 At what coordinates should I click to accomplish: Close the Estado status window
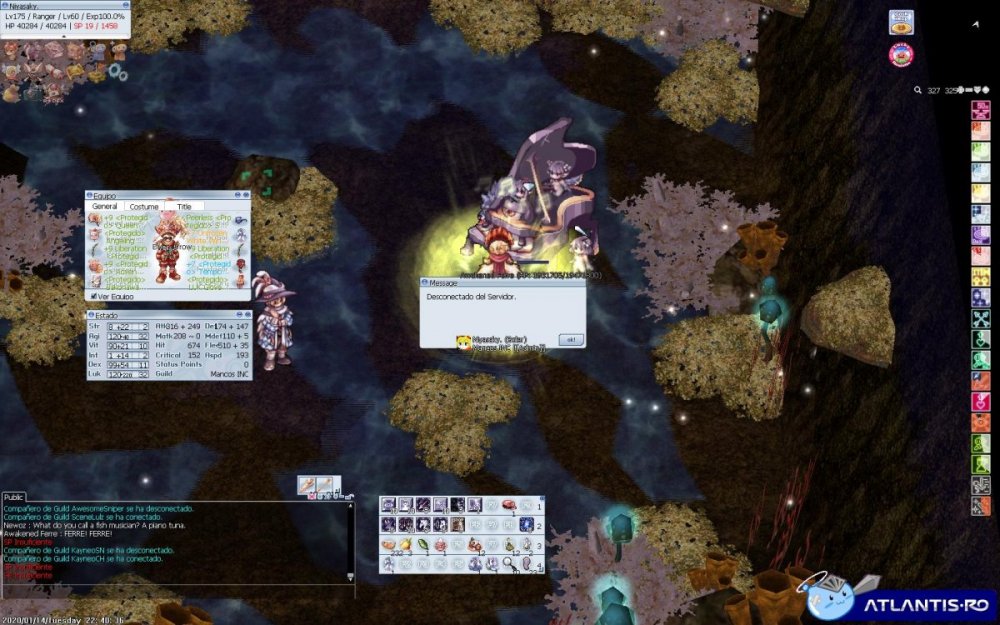[246, 315]
